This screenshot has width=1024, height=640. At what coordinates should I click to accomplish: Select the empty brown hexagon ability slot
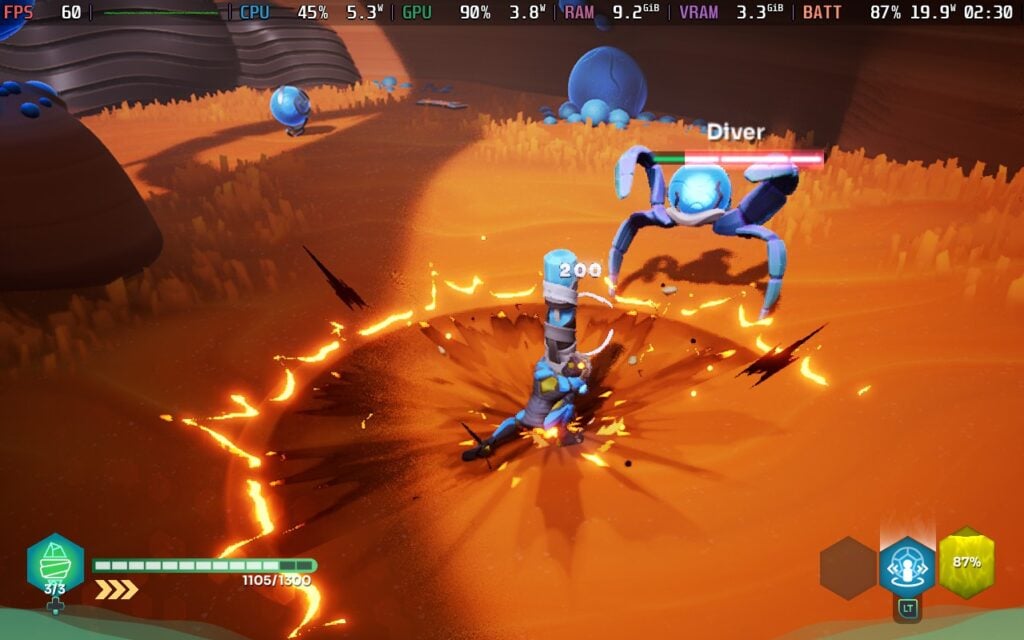[x=848, y=568]
